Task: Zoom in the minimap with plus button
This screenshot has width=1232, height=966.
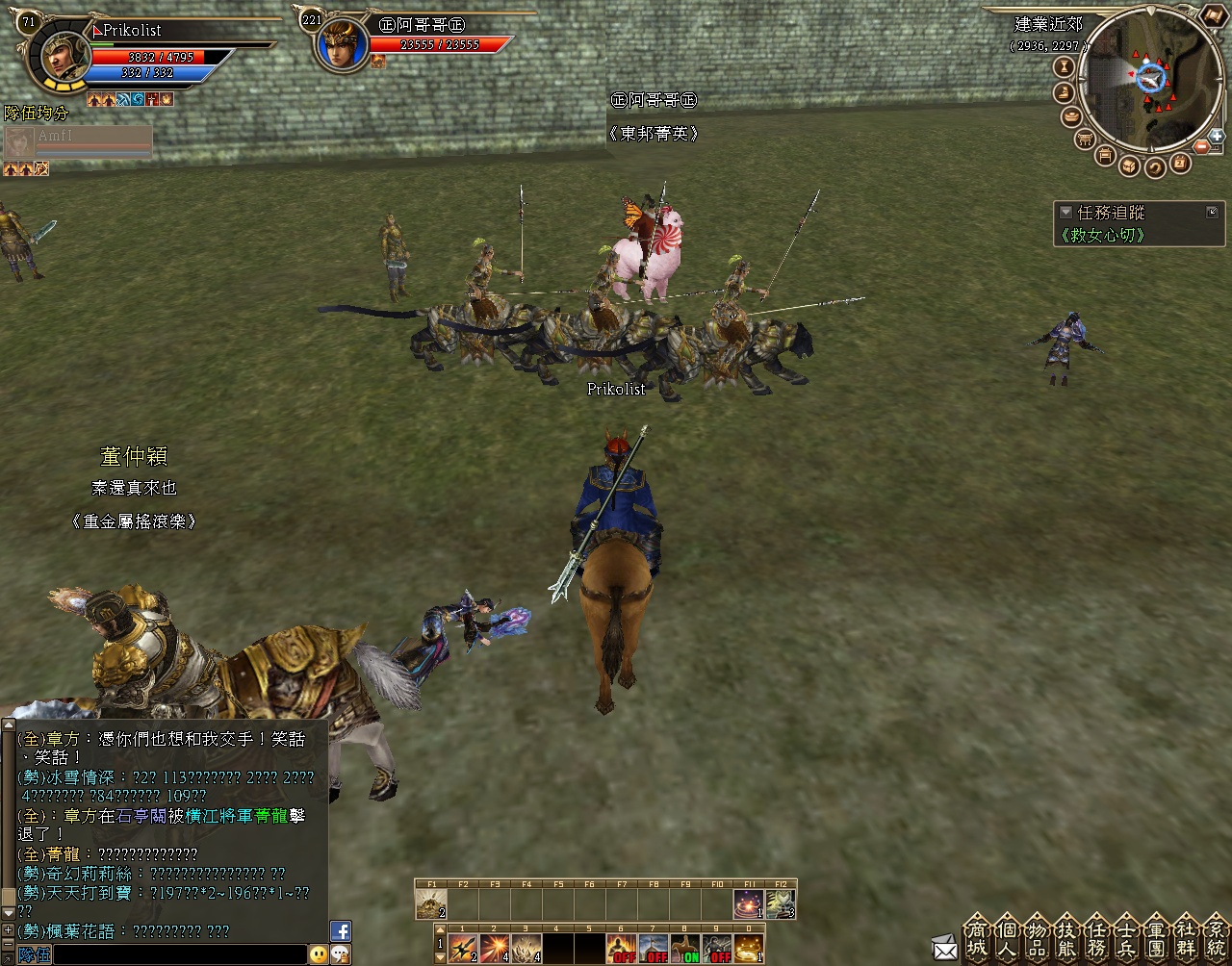Action: 1218,136
